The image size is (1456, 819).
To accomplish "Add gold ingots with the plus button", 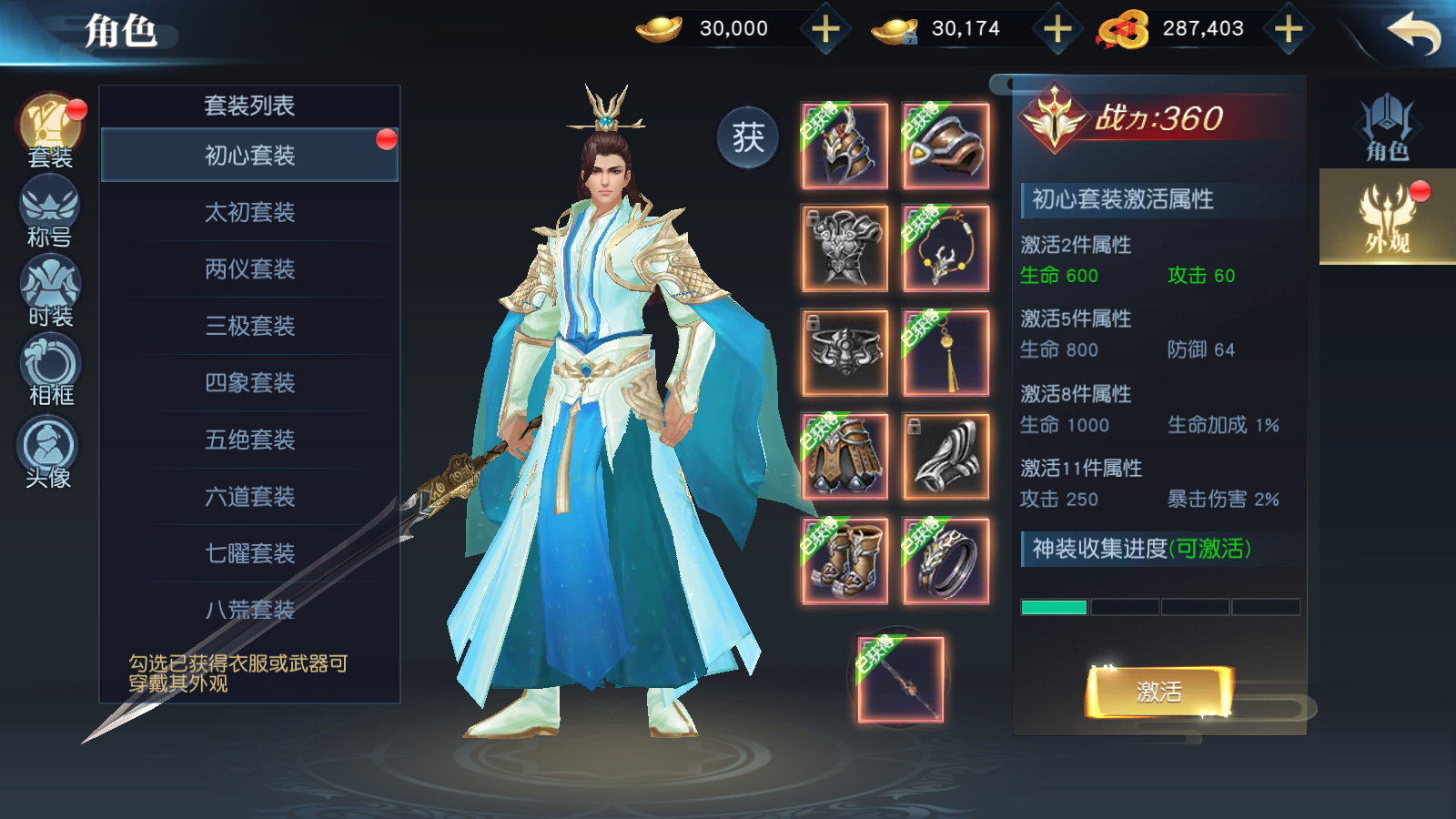I will coord(825,29).
